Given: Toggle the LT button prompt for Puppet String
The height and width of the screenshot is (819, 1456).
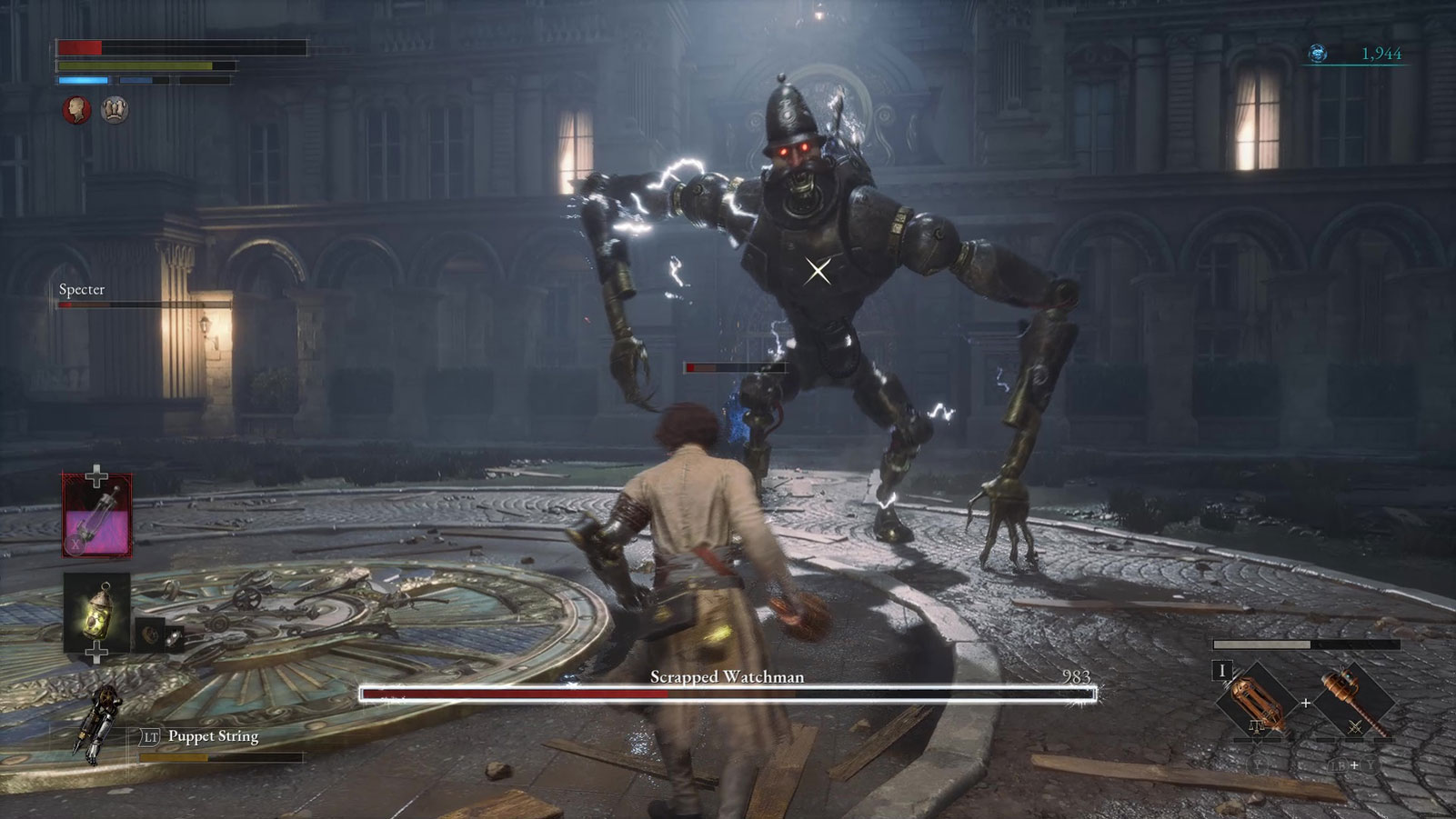Looking at the screenshot, I should [150, 736].
